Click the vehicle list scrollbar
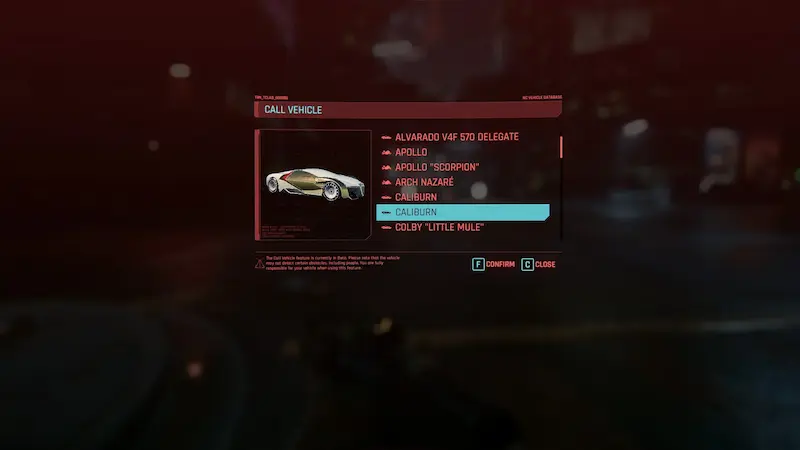This screenshot has height=450, width=800. pyautogui.click(x=561, y=148)
